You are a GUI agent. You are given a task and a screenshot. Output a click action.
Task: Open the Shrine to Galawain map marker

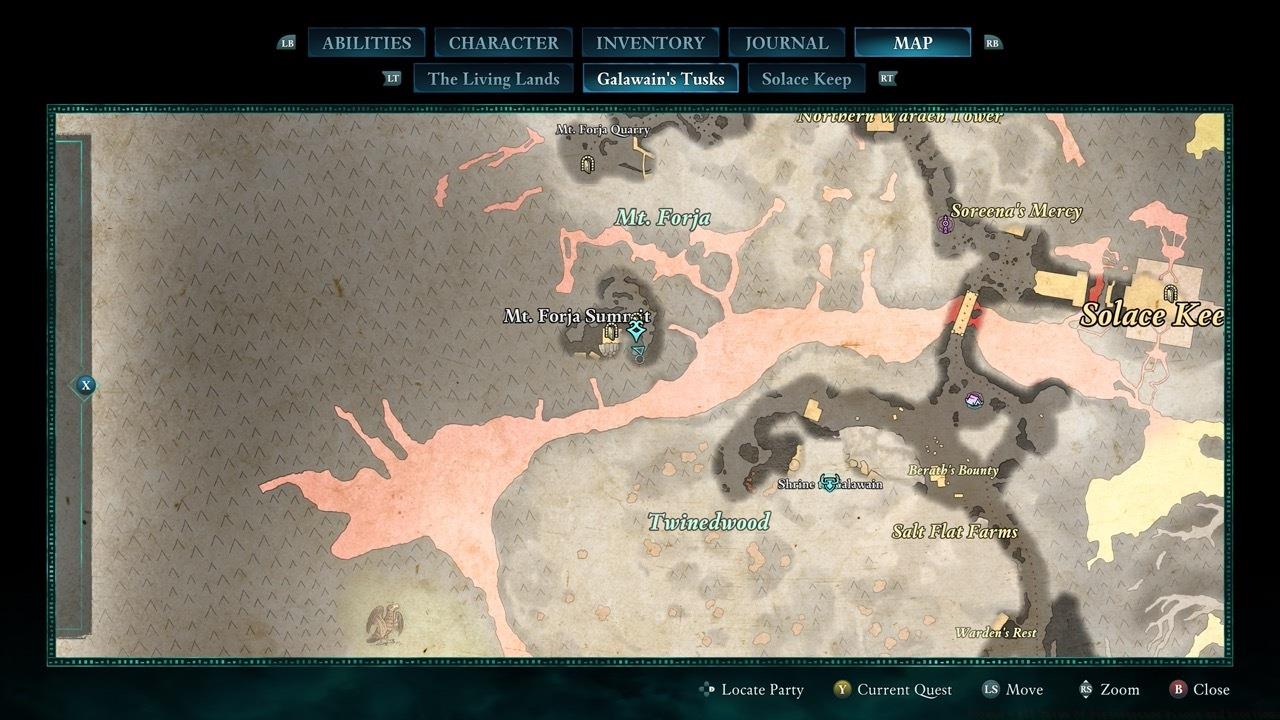(x=828, y=480)
